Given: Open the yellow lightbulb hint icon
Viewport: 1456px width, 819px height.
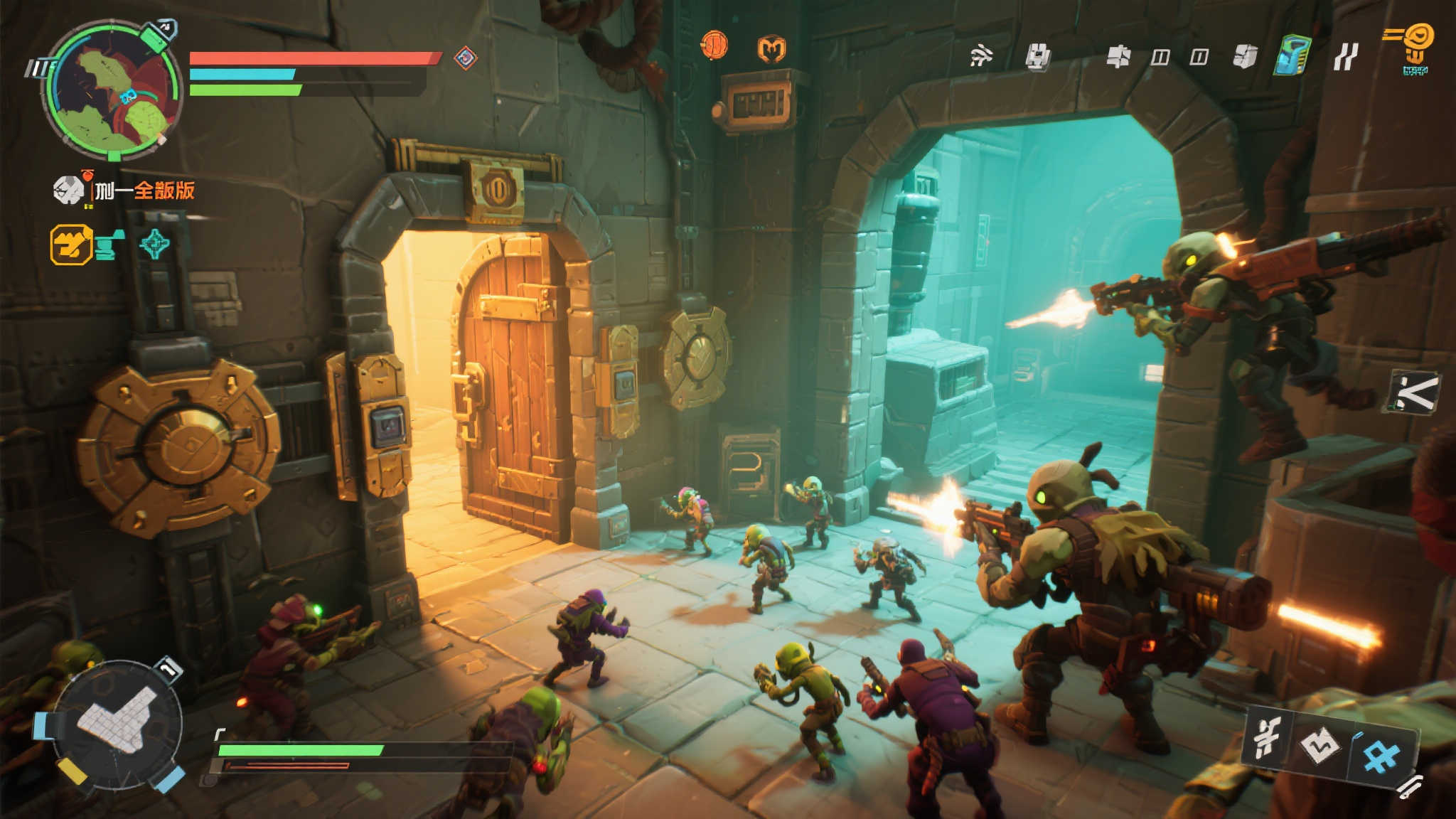Looking at the screenshot, I should [x=1416, y=46].
